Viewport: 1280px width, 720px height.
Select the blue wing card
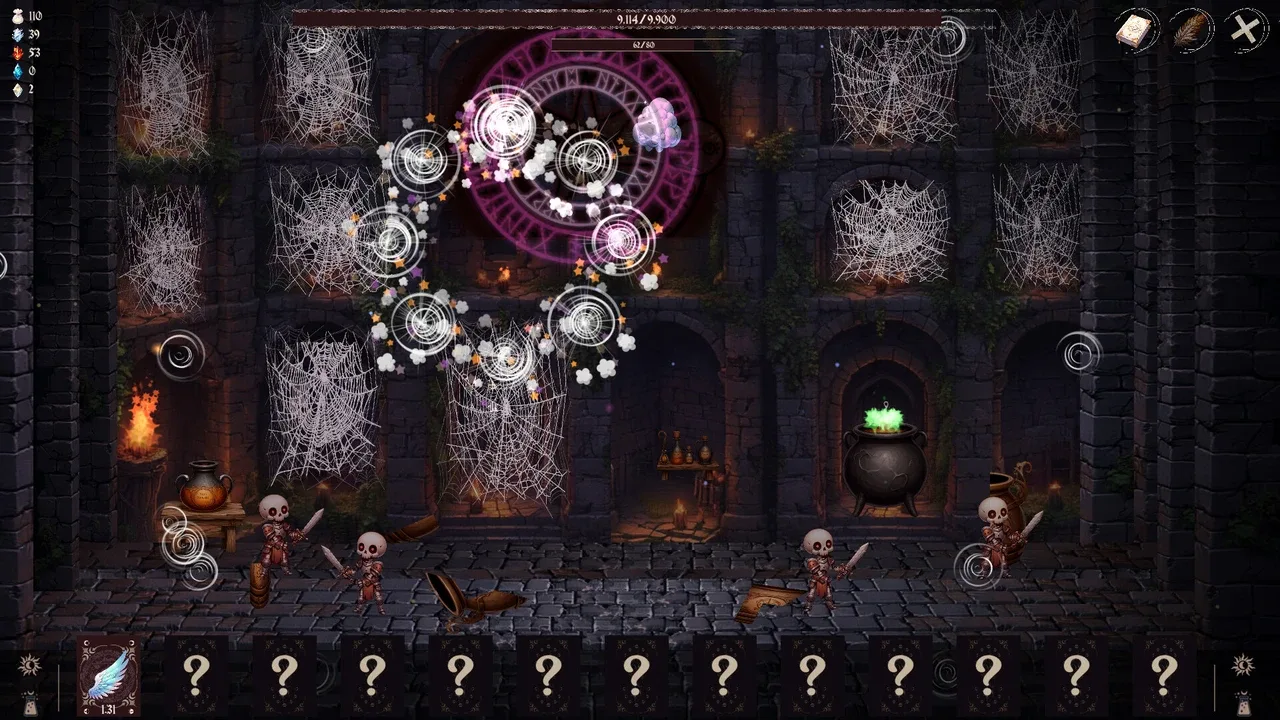[x=108, y=675]
